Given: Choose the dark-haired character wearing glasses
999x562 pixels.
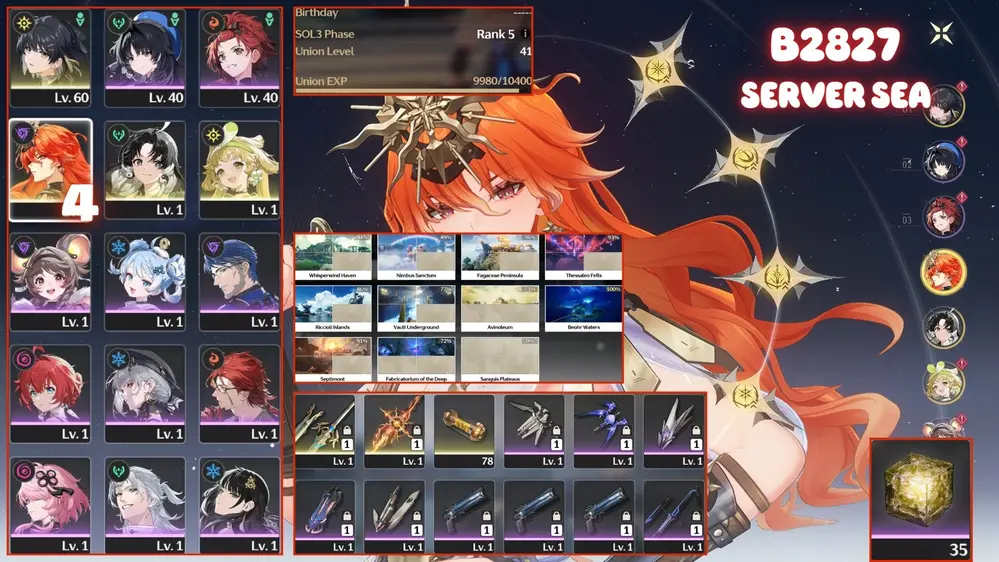Looking at the screenshot, I should 240,282.
